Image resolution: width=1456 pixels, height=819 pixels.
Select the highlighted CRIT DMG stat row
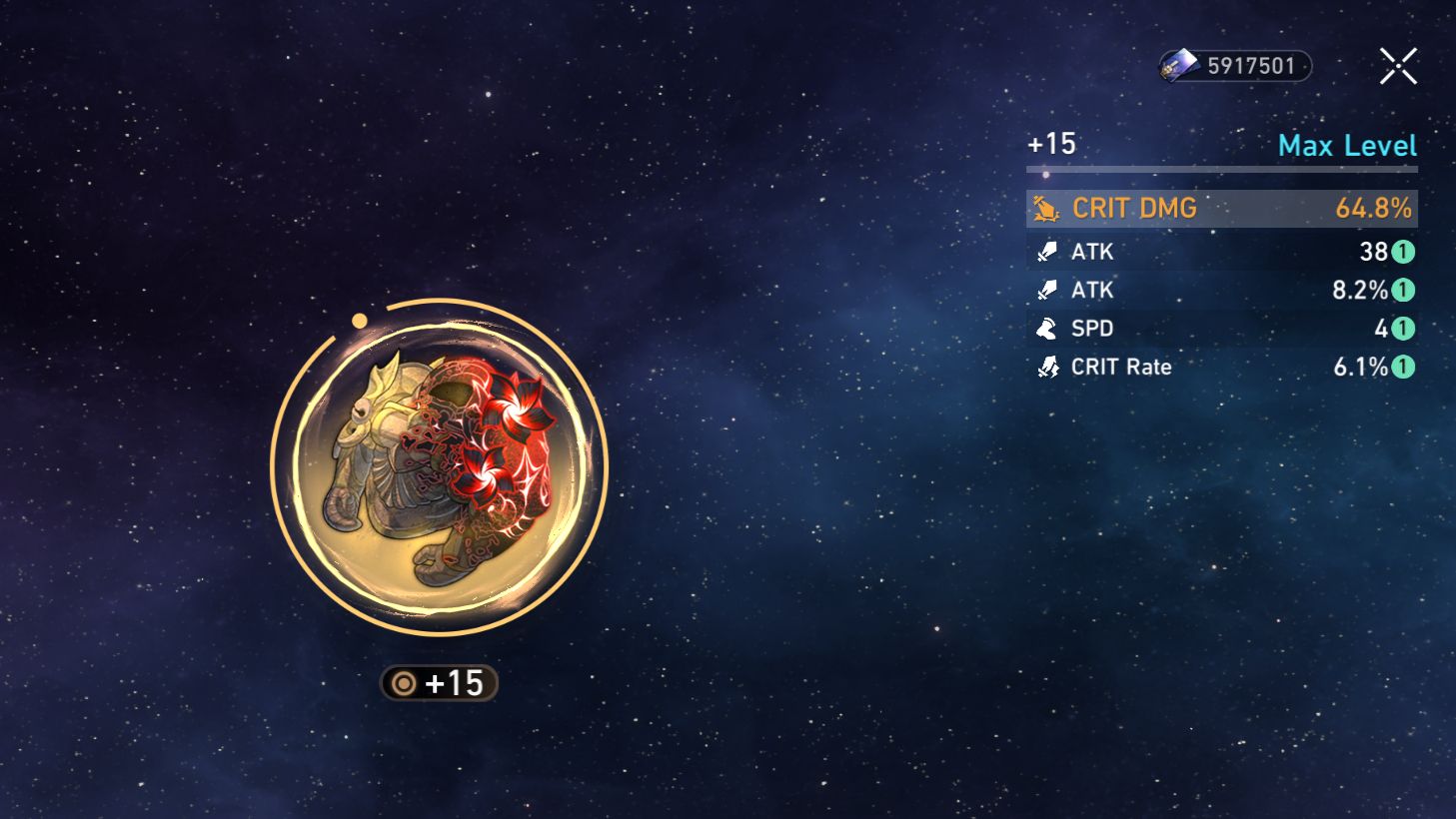[1220, 208]
